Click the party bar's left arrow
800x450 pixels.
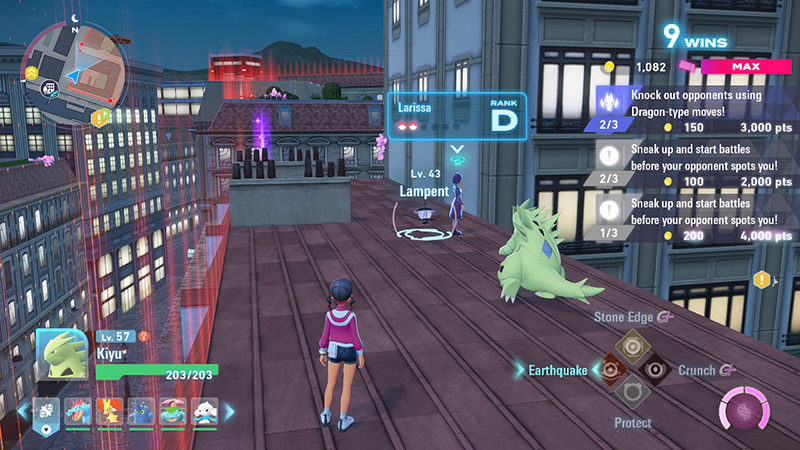tap(24, 411)
